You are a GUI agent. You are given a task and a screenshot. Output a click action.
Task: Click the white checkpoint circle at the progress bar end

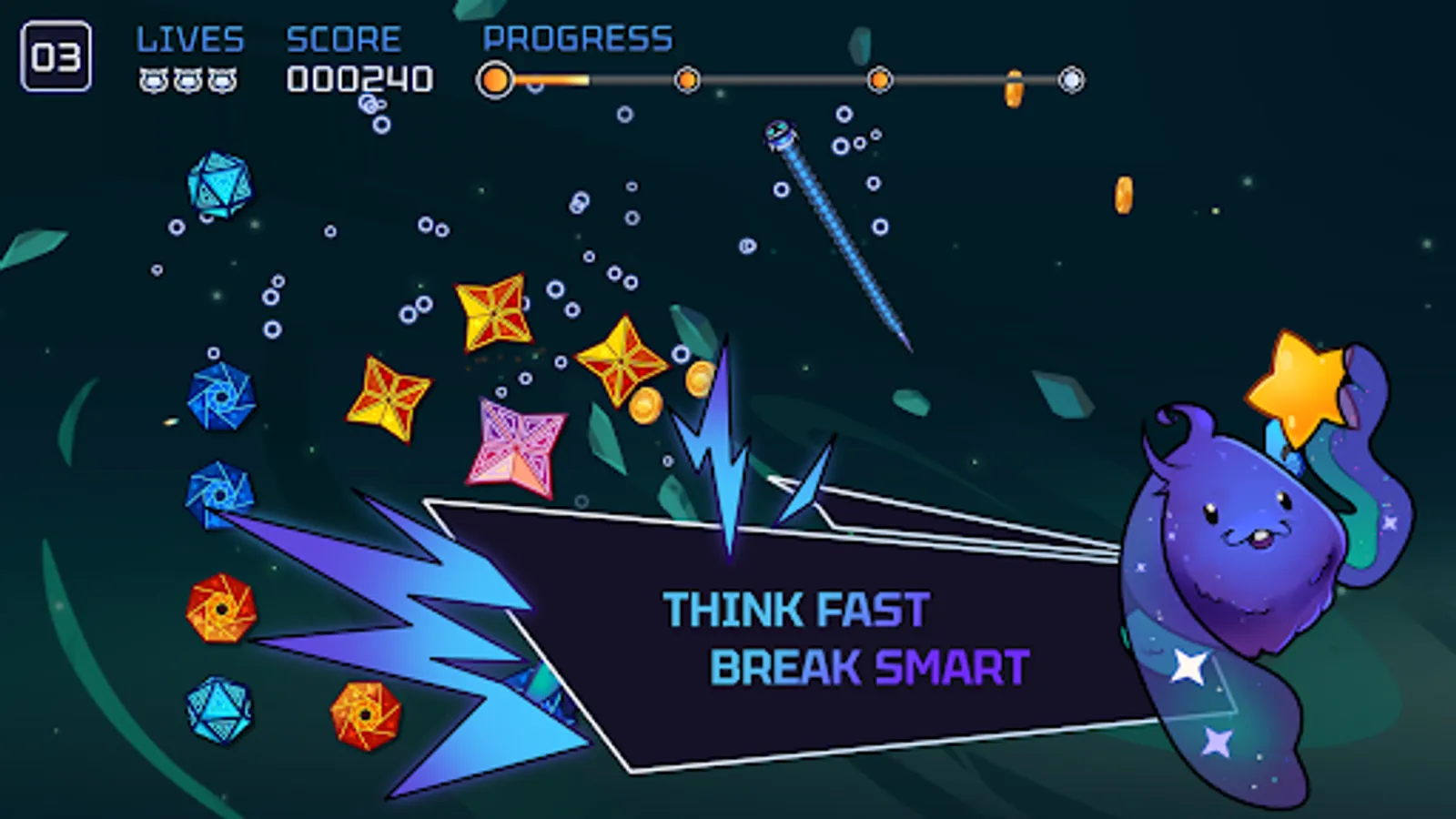[x=1069, y=79]
